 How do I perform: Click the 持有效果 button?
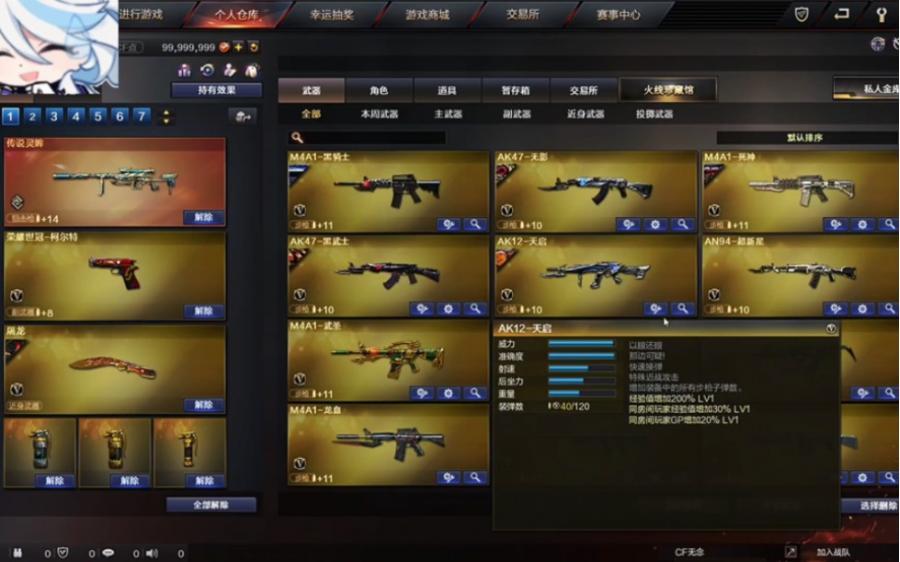tap(216, 90)
